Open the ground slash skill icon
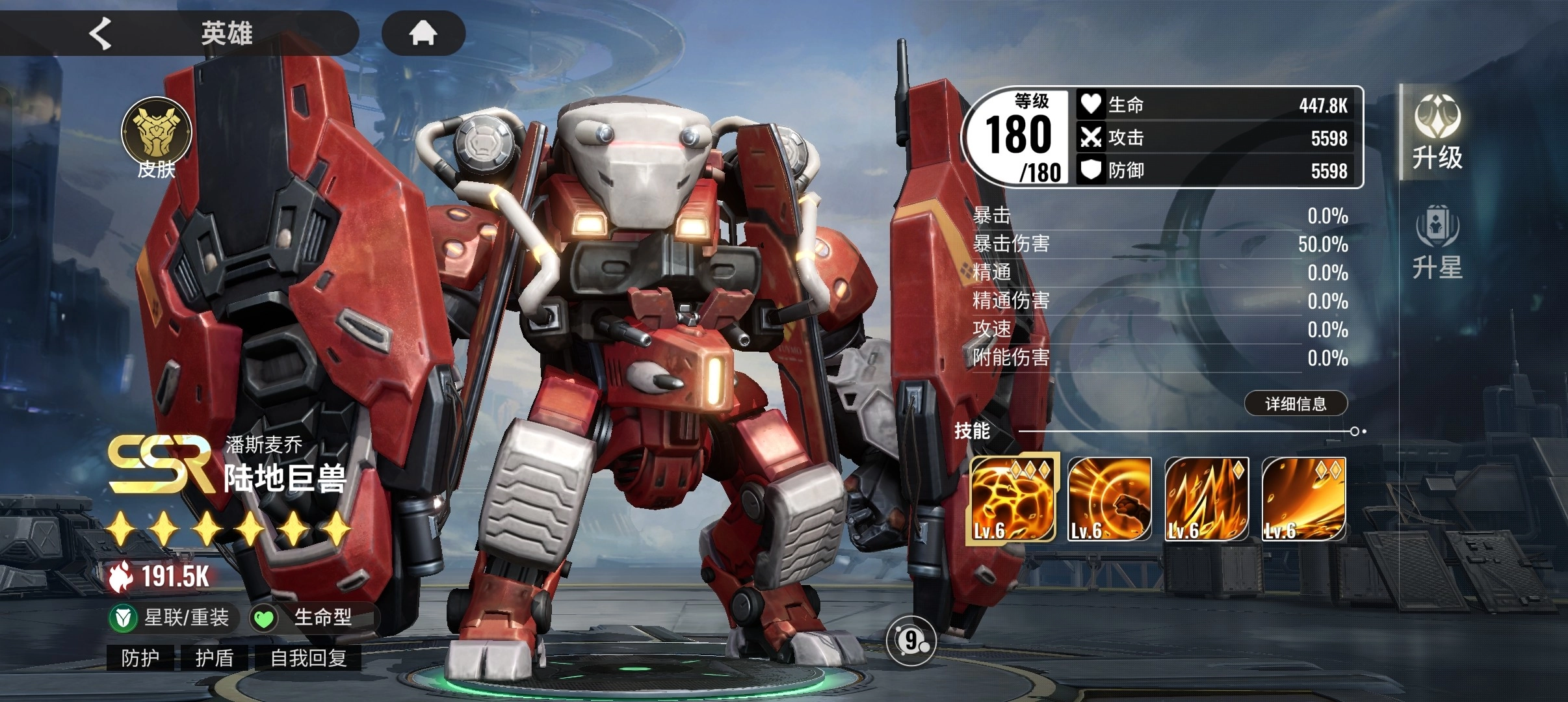This screenshot has height=702, width=1568. tap(1303, 499)
